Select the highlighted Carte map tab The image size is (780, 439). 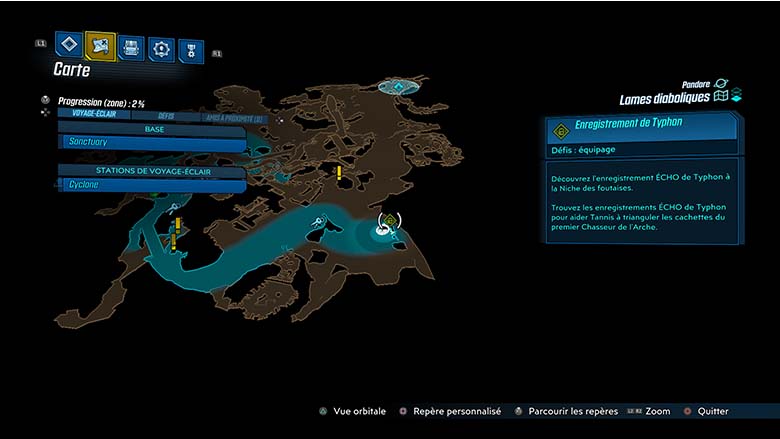[100, 45]
